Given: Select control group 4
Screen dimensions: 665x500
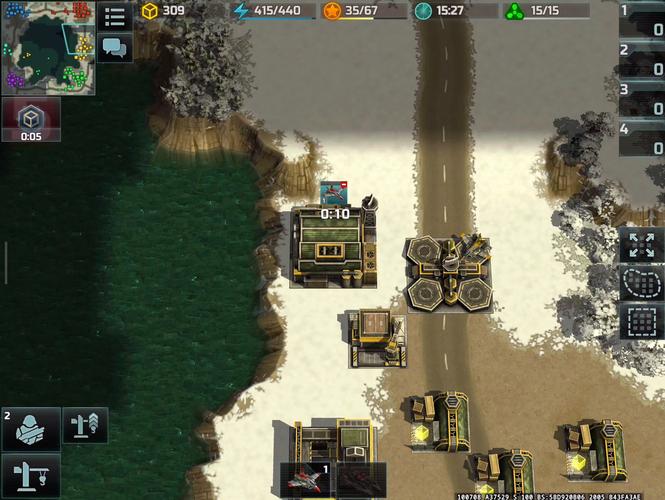Looking at the screenshot, I should coord(641,139).
